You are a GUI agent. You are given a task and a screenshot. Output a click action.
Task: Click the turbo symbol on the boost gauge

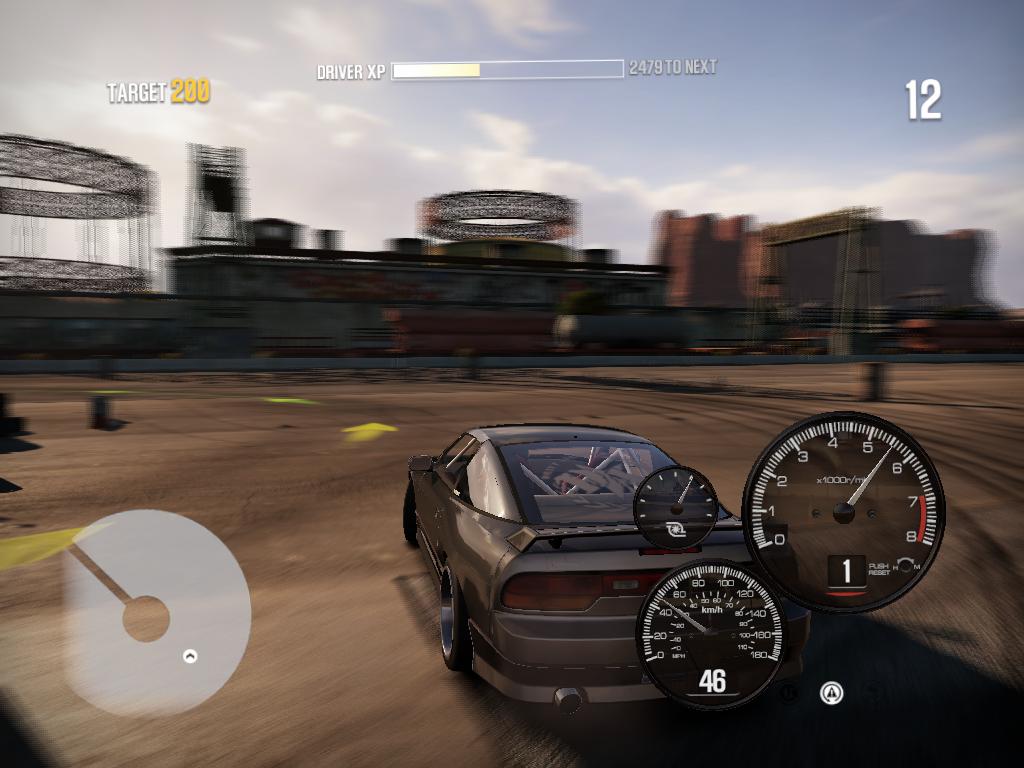(674, 525)
